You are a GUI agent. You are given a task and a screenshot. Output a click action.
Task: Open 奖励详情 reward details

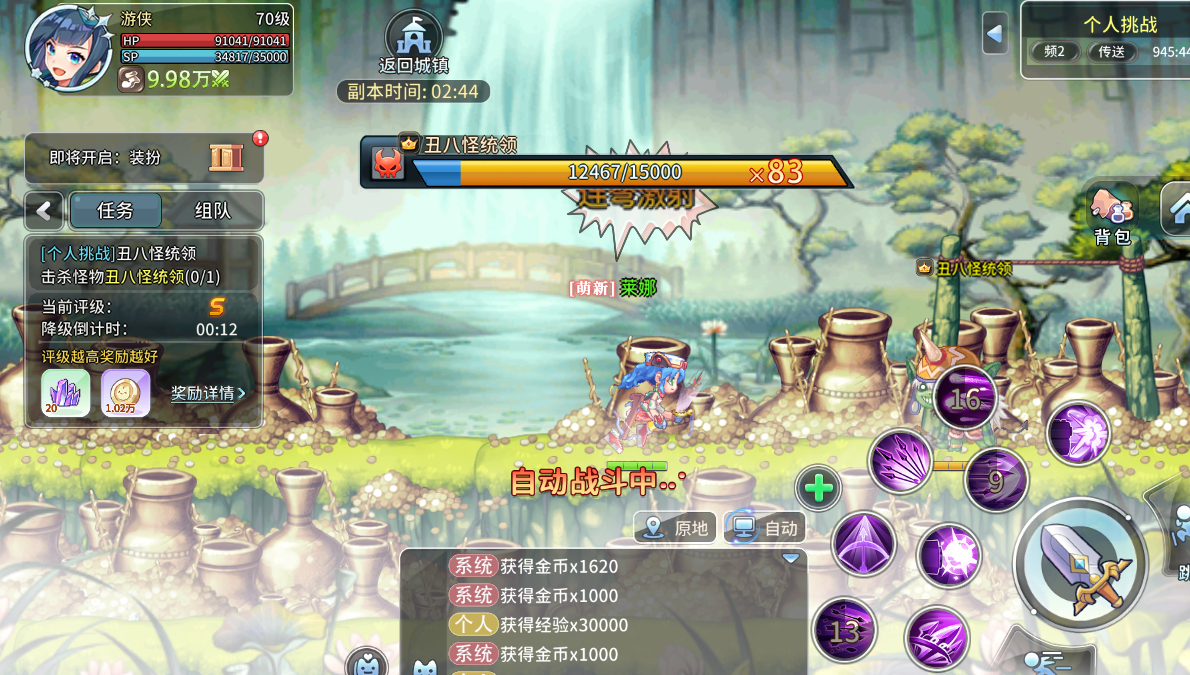tap(207, 393)
